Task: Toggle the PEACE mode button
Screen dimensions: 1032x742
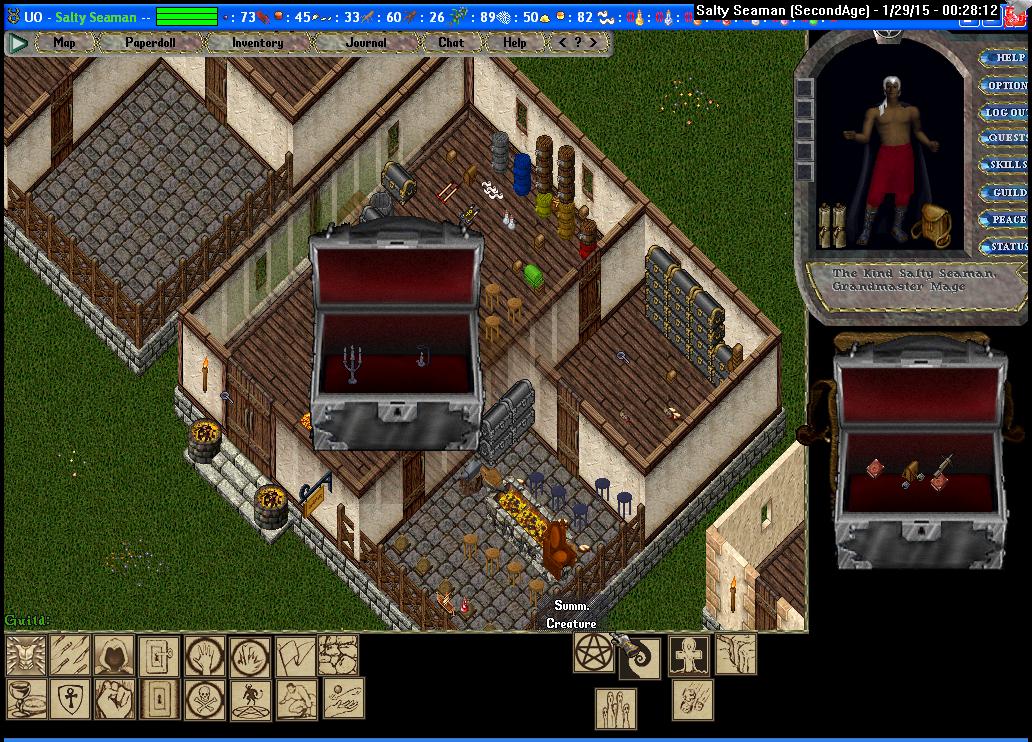Action: 1008,219
